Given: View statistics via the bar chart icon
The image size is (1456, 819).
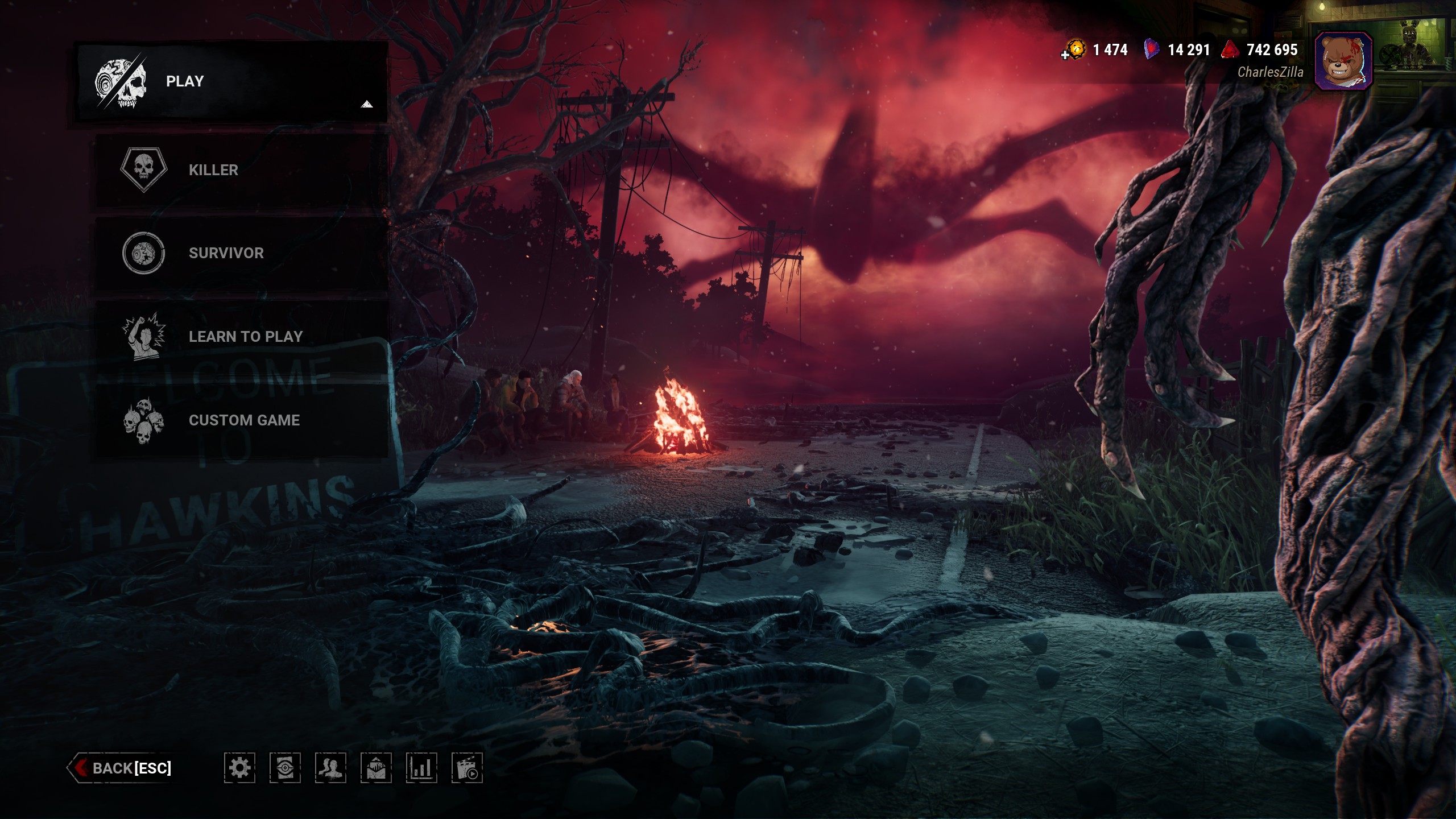Looking at the screenshot, I should coord(421,768).
